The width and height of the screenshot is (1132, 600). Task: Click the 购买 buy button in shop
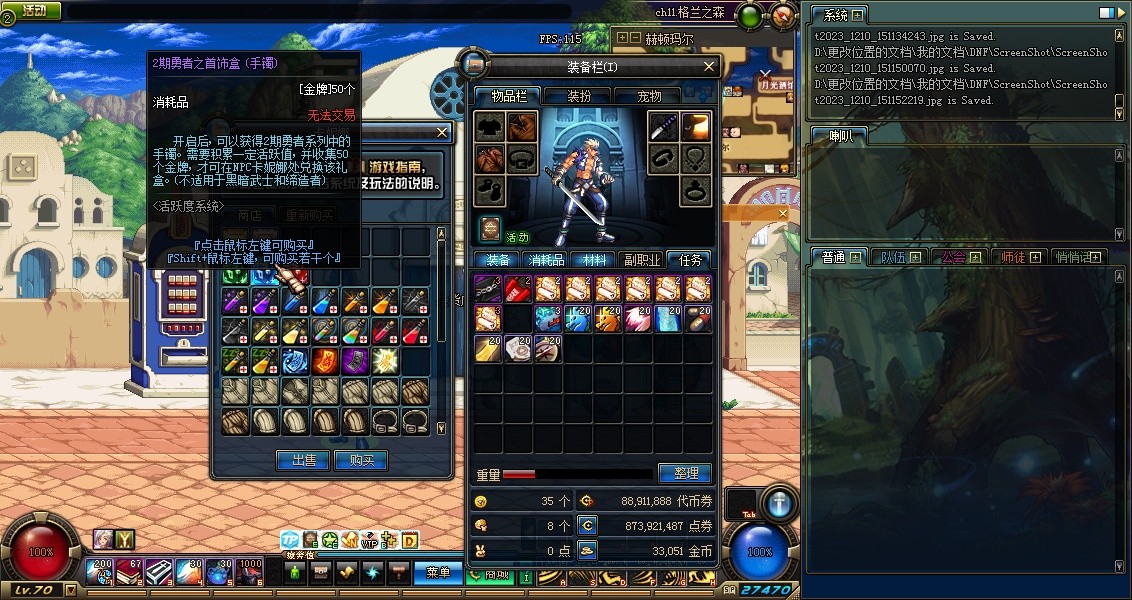(x=361, y=460)
